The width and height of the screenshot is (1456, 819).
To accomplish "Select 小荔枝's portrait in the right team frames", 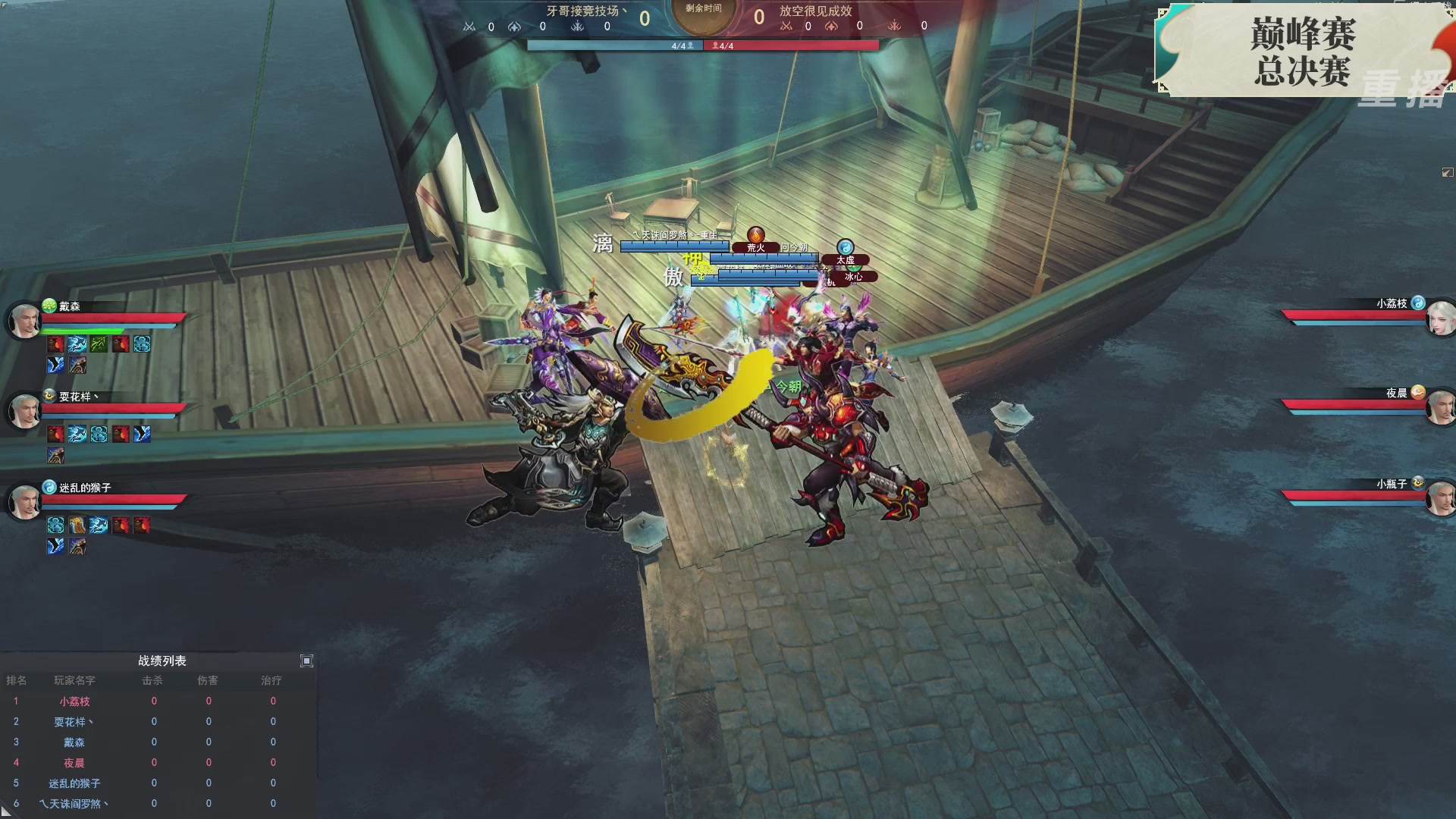I will click(1440, 318).
